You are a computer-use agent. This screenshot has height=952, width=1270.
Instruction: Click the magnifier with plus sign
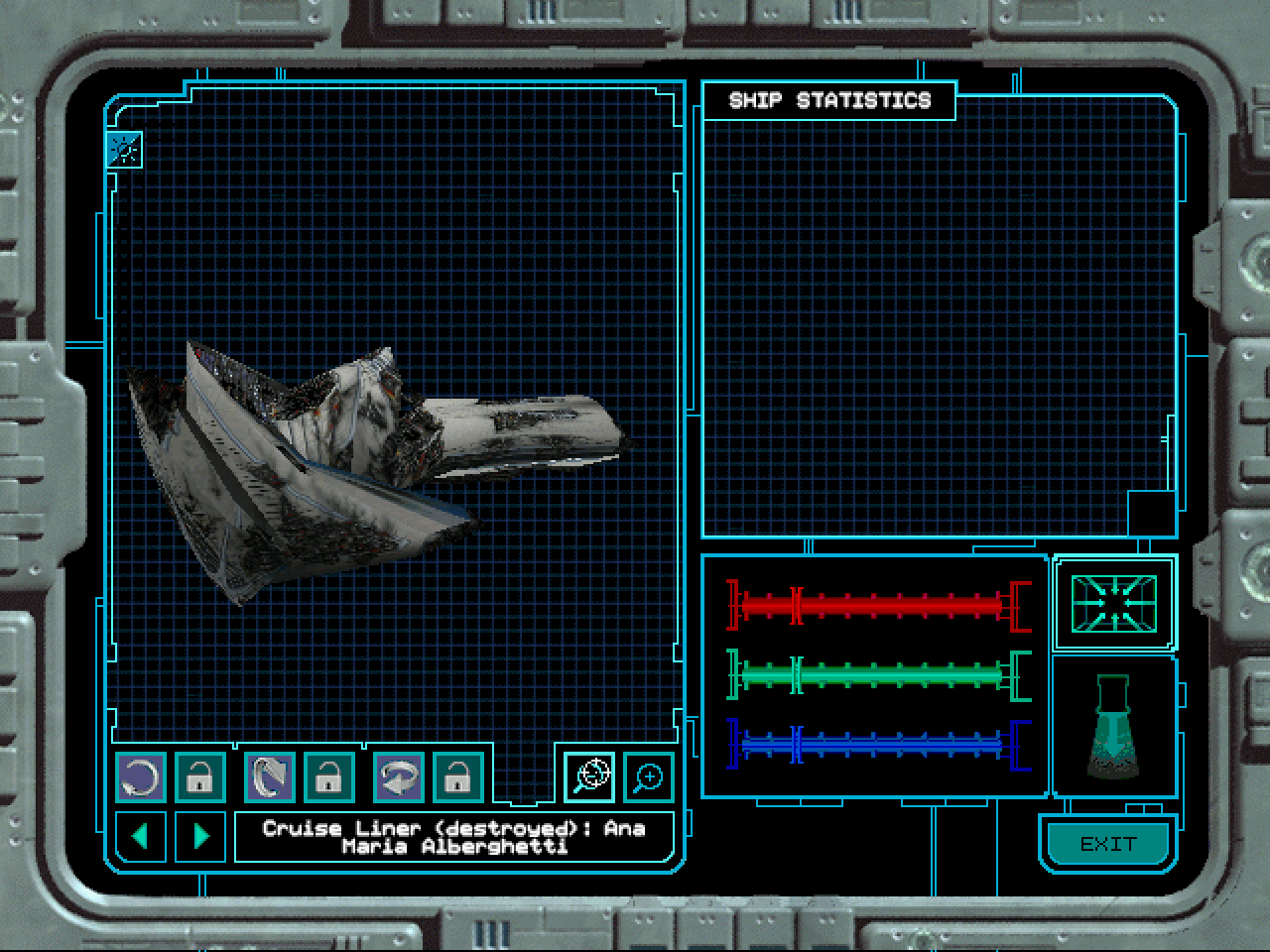649,777
